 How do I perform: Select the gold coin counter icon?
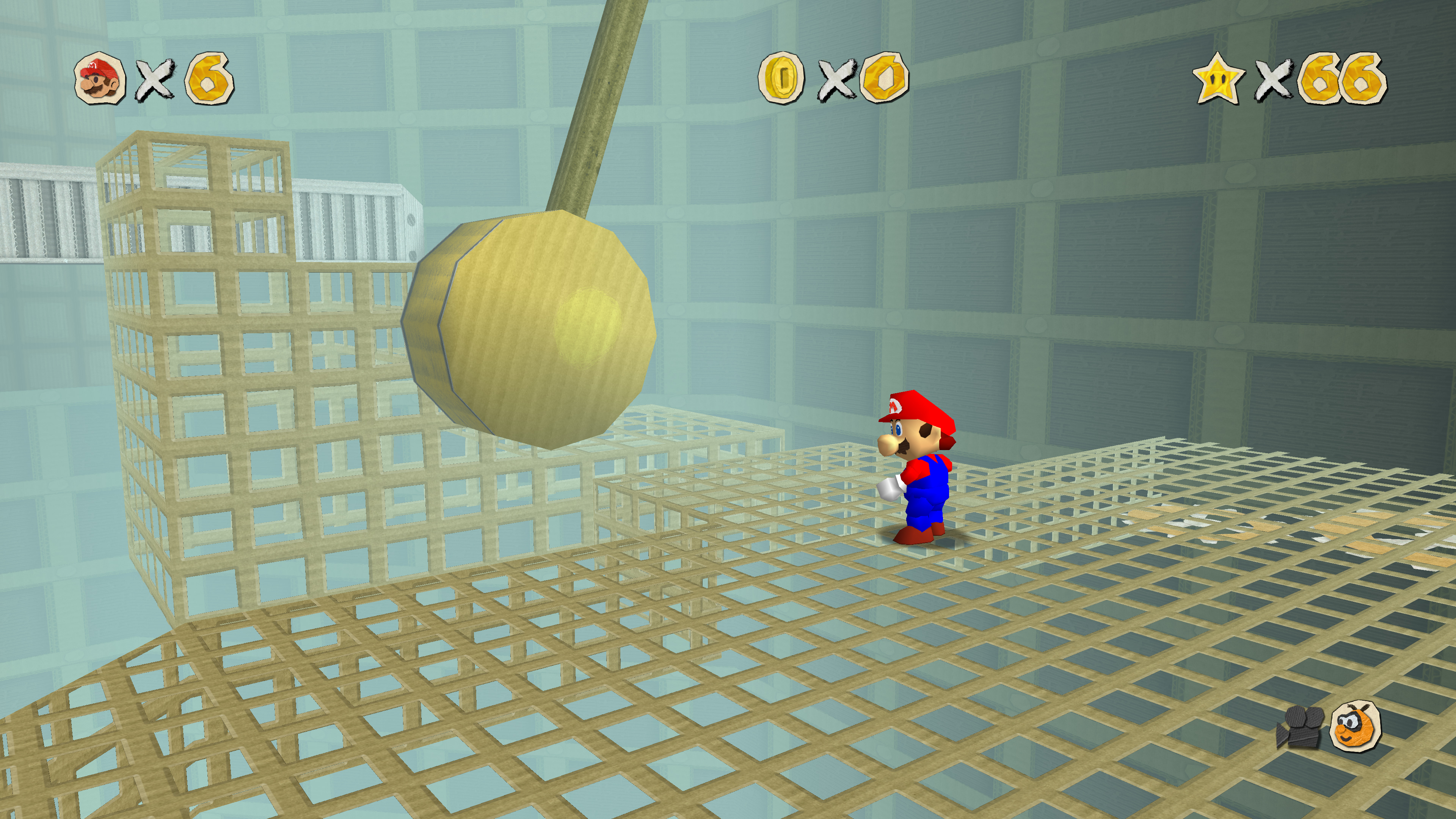(782, 77)
